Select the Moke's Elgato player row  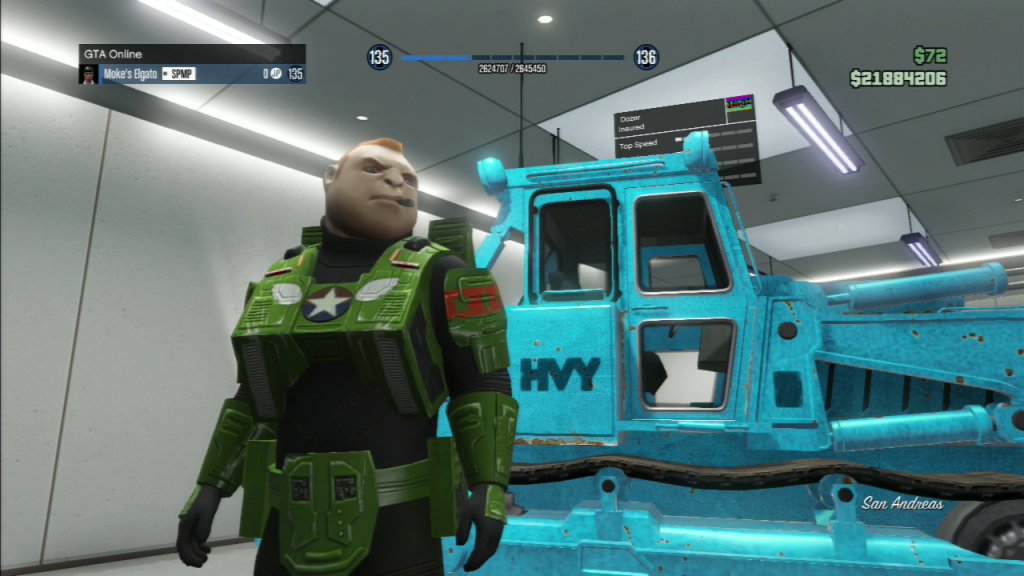click(x=192, y=74)
